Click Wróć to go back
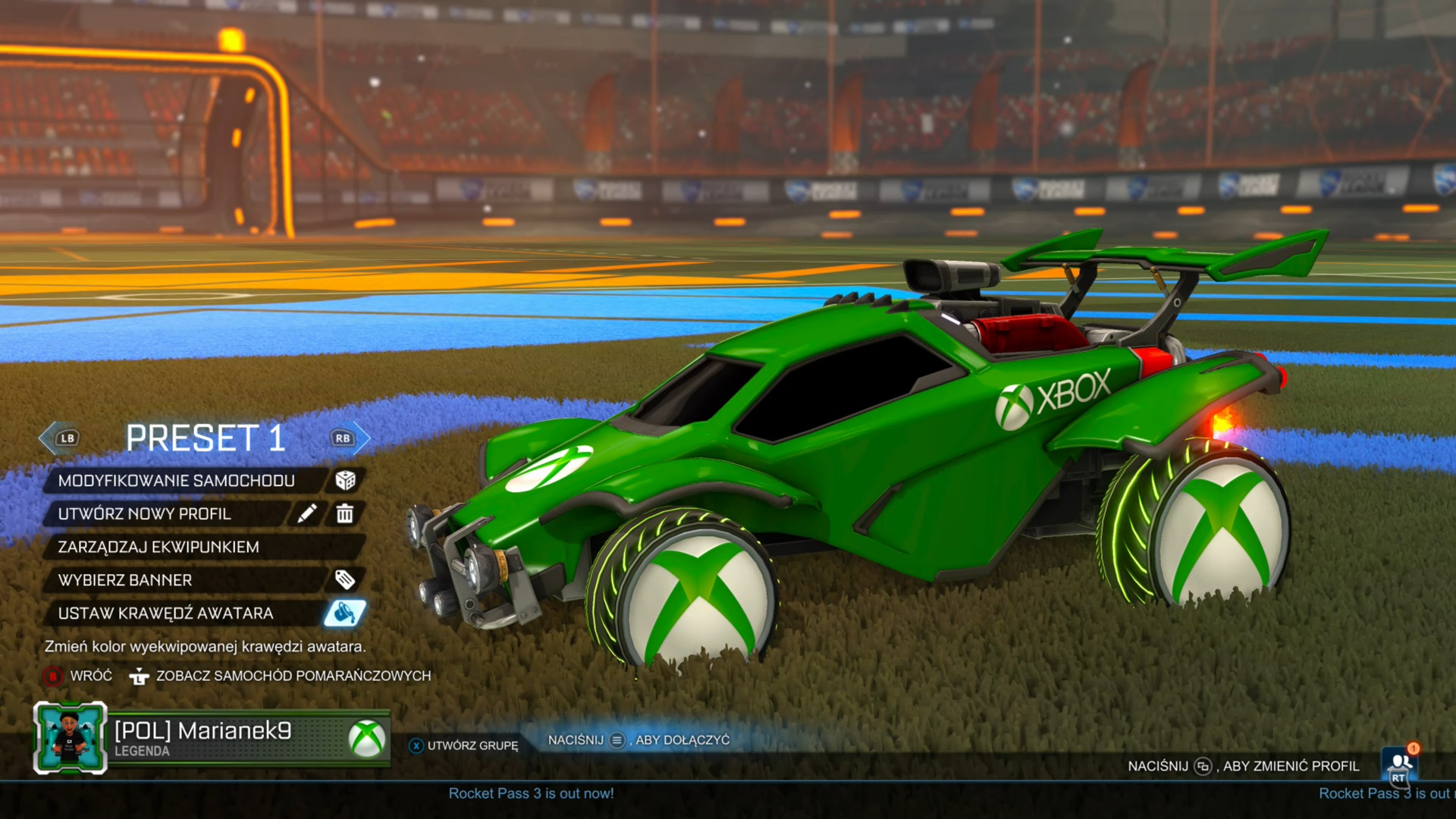Image resolution: width=1456 pixels, height=819 pixels. [90, 675]
